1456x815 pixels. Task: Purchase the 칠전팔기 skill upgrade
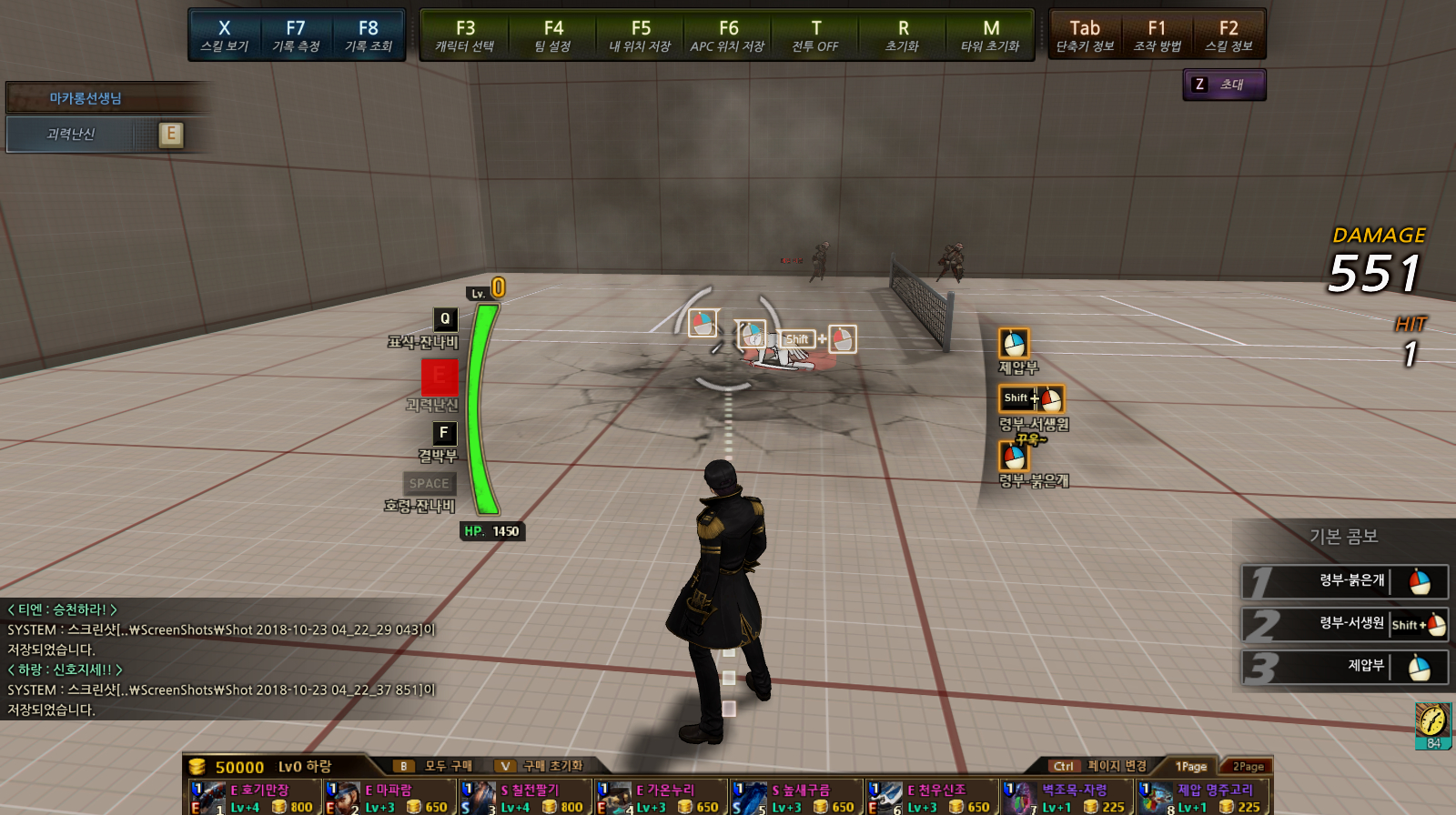pyautogui.click(x=525, y=798)
